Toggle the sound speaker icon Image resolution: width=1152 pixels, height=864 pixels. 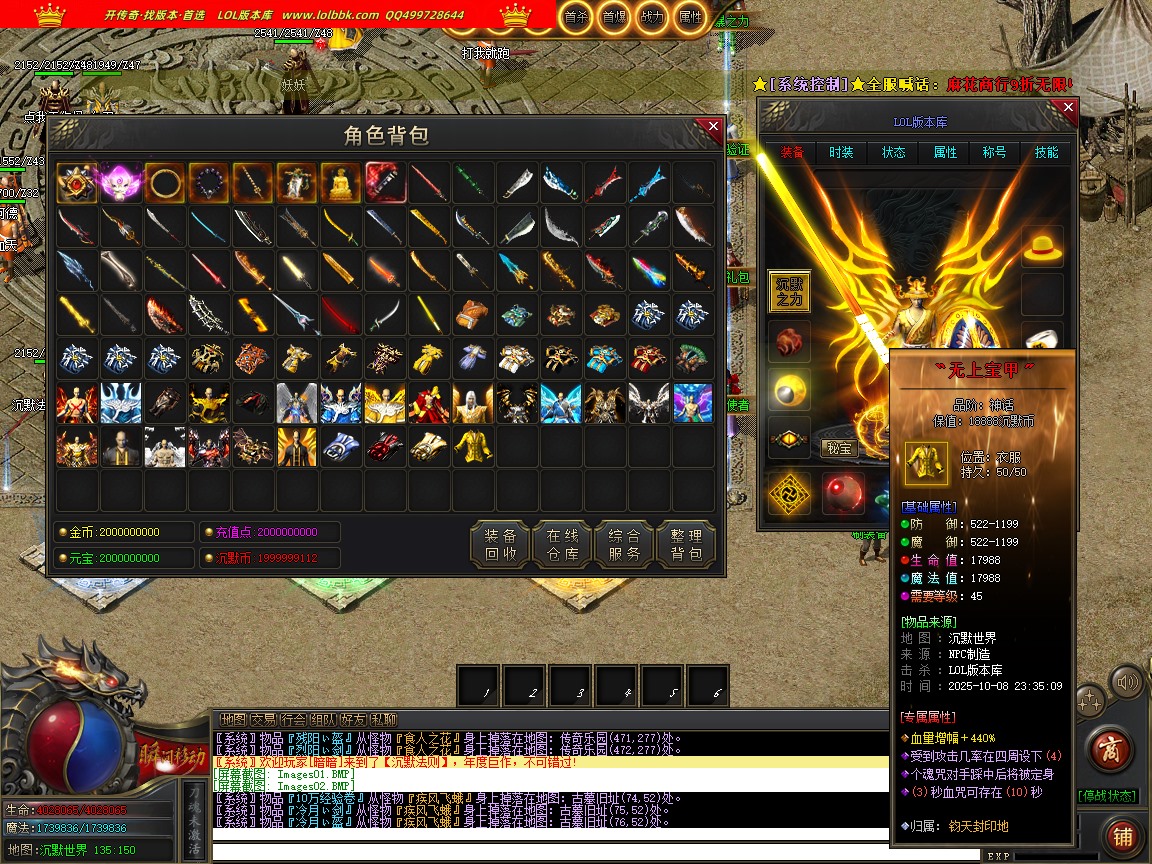click(x=1128, y=684)
